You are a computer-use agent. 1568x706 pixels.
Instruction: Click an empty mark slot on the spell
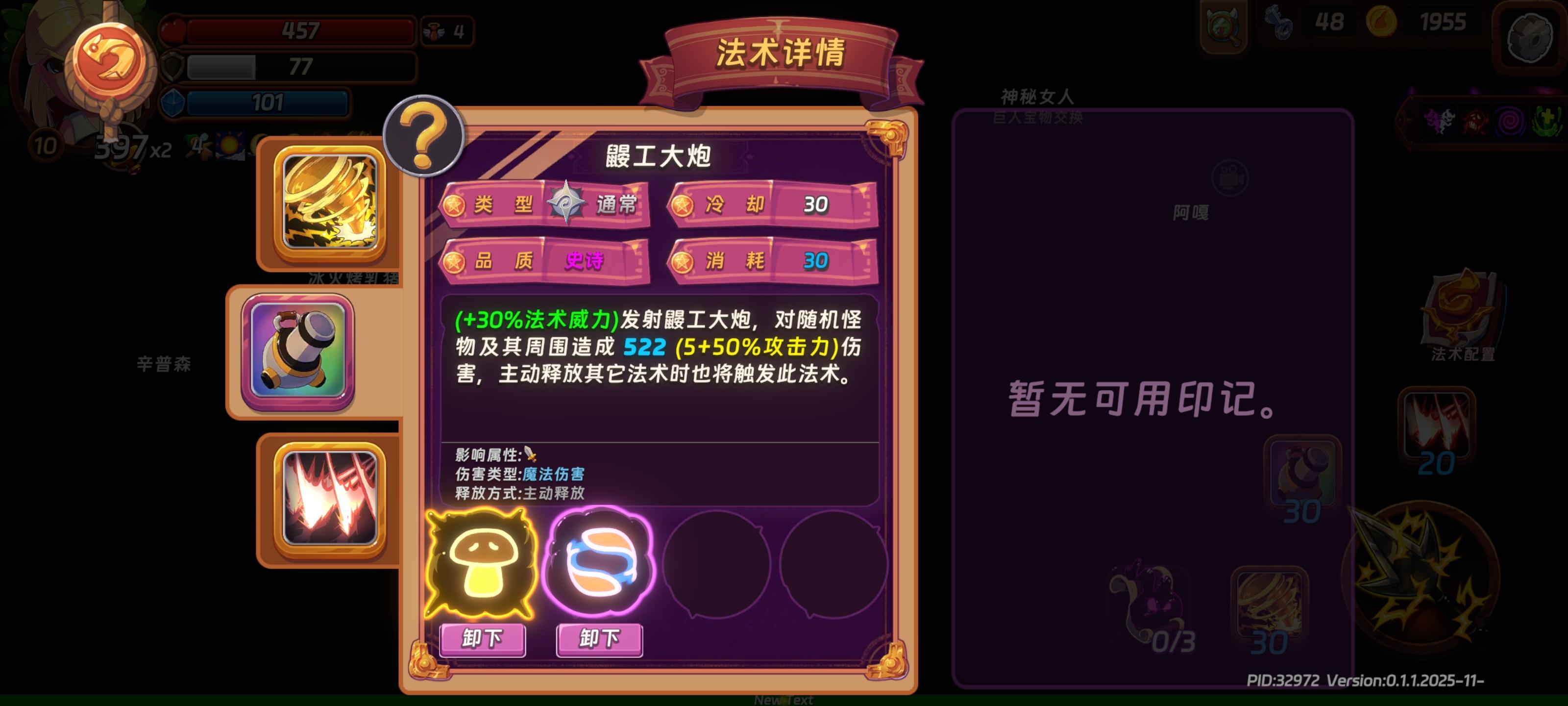click(715, 565)
